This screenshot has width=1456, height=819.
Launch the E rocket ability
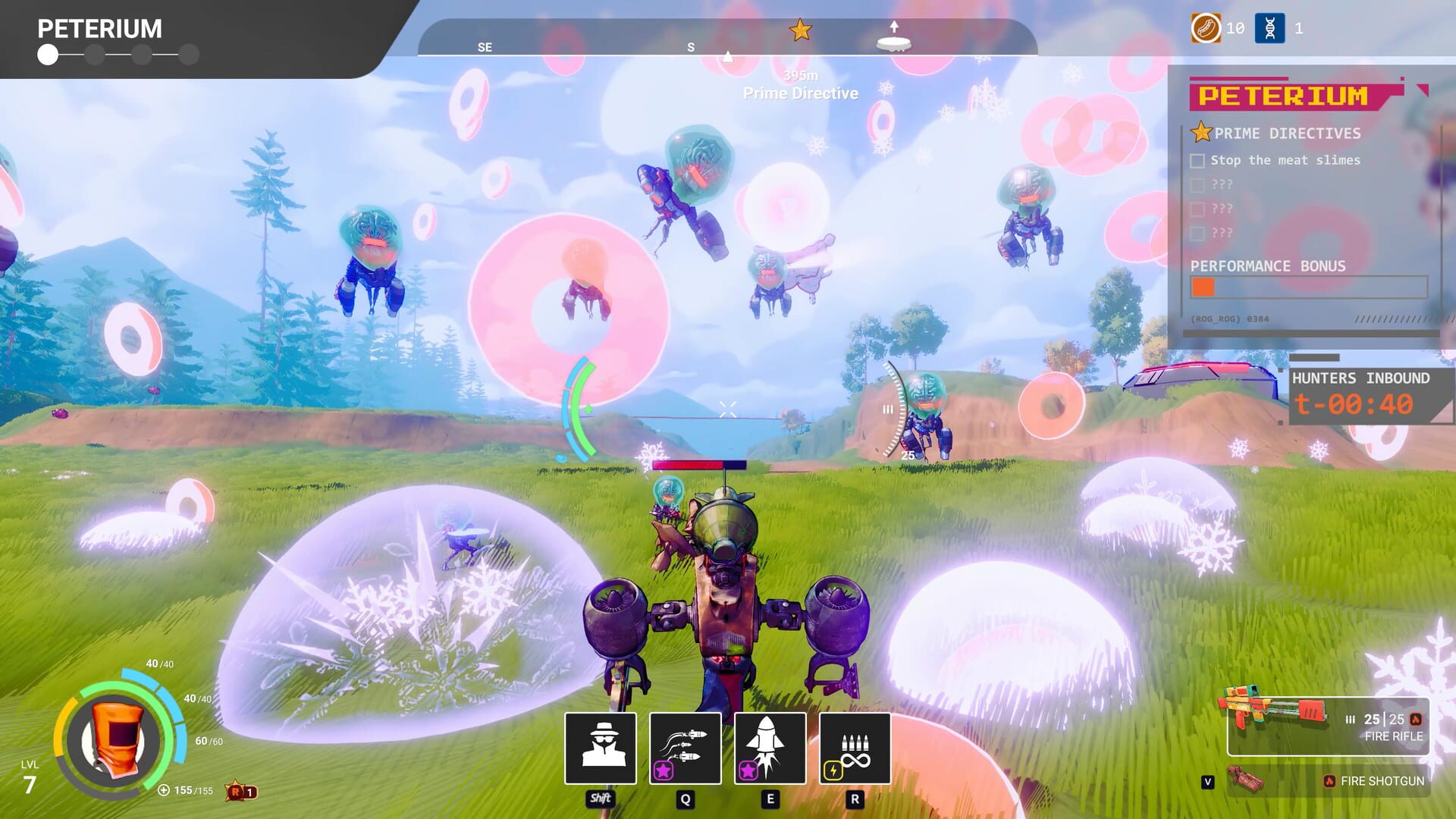(x=770, y=749)
